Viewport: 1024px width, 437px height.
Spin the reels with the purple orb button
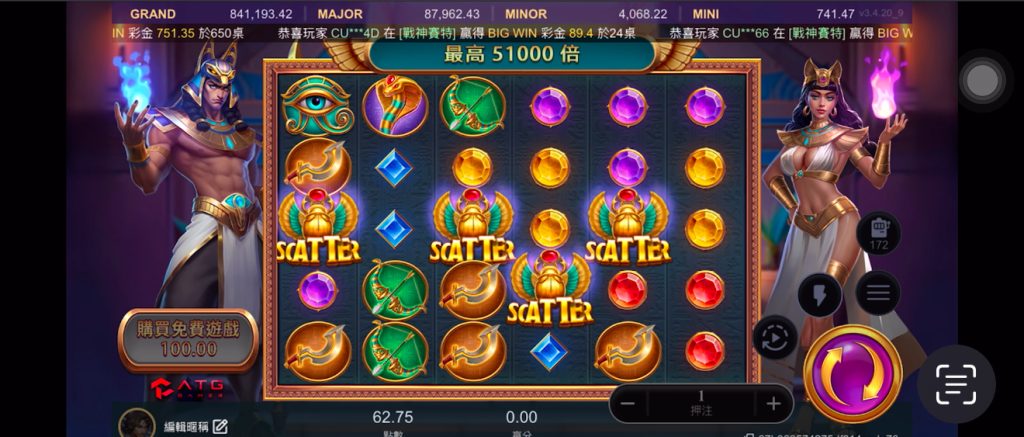[852, 374]
